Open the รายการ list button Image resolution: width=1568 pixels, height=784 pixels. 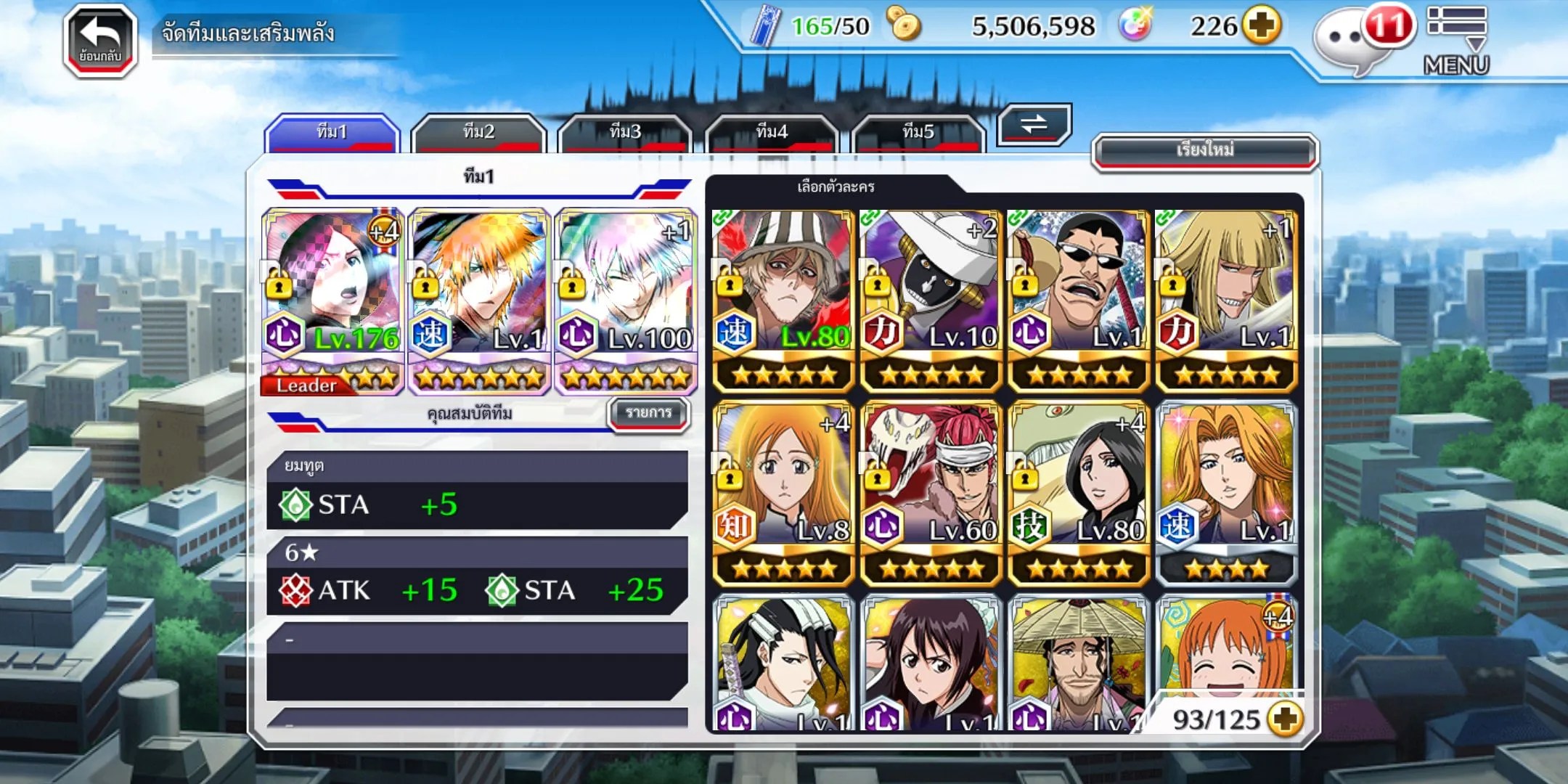[648, 413]
